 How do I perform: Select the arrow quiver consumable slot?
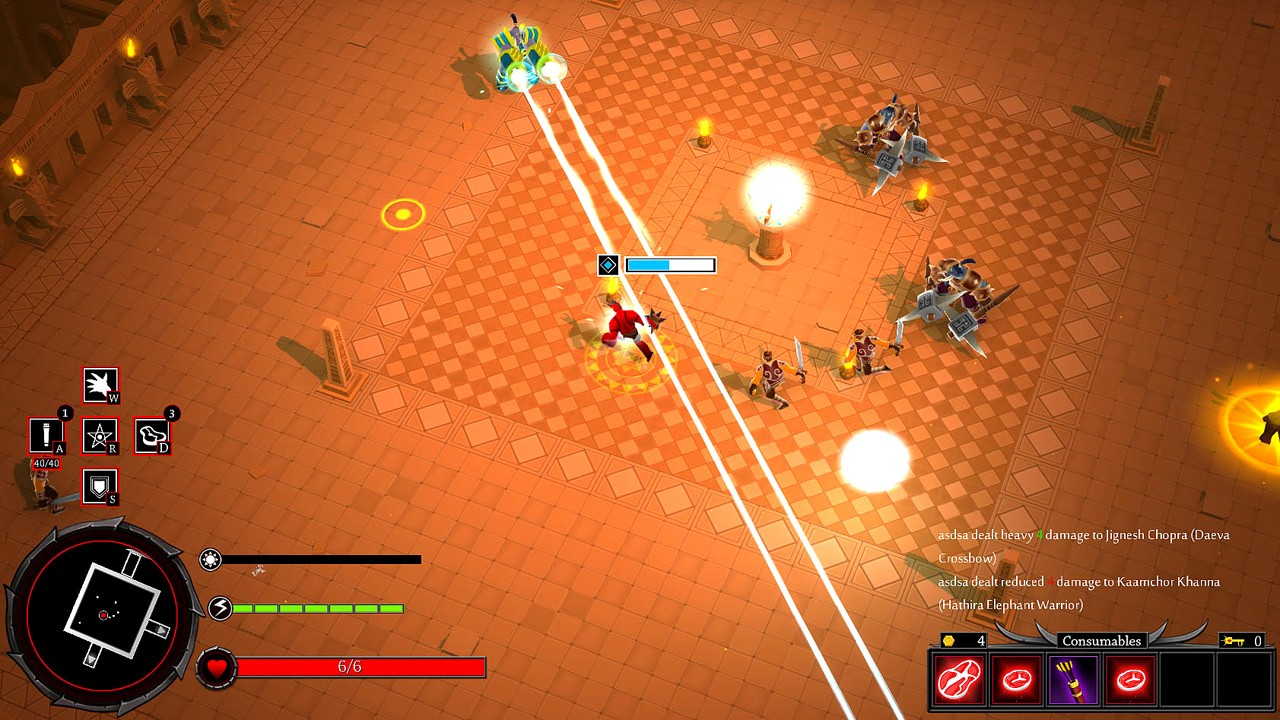tap(1073, 680)
